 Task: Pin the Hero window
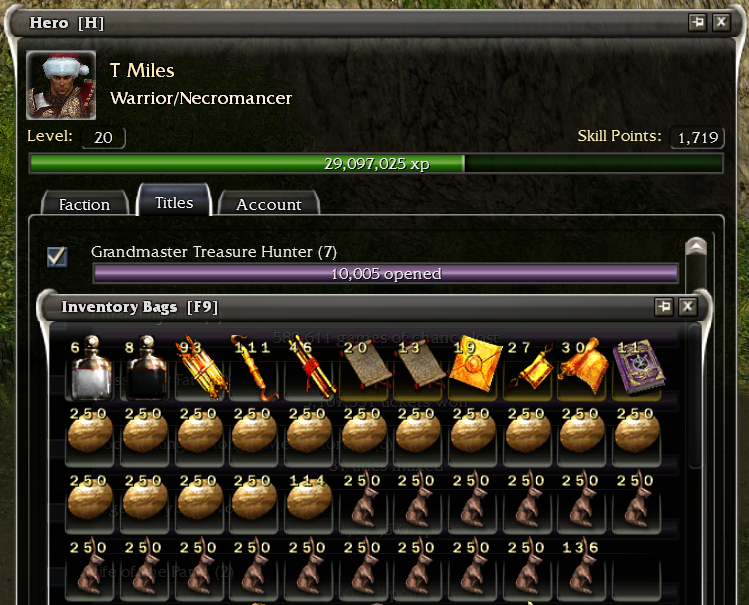[697, 22]
